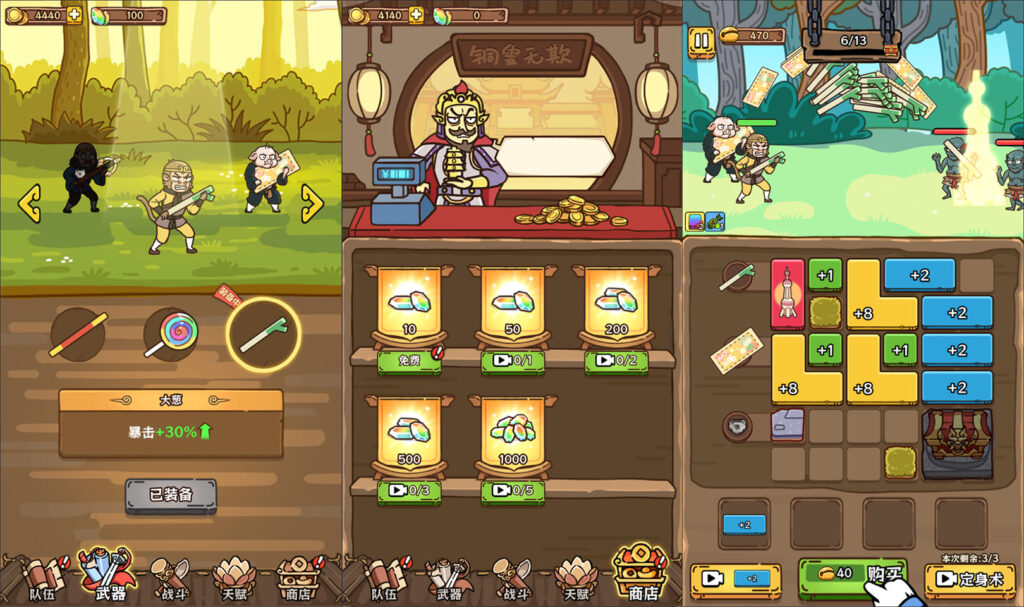
Task: Watch video for the 500-gem pack
Action: (409, 490)
